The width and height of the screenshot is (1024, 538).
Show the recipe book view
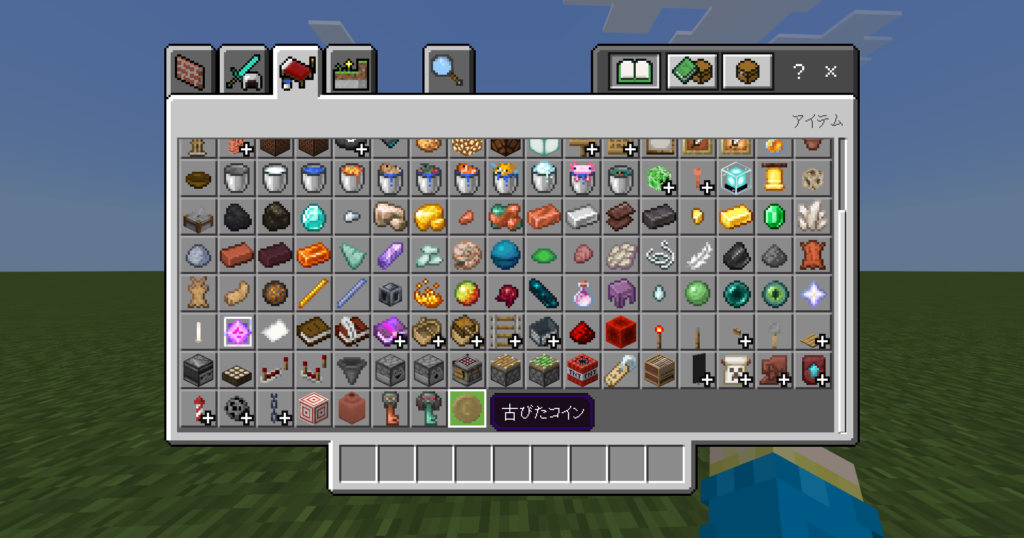pyautogui.click(x=636, y=71)
